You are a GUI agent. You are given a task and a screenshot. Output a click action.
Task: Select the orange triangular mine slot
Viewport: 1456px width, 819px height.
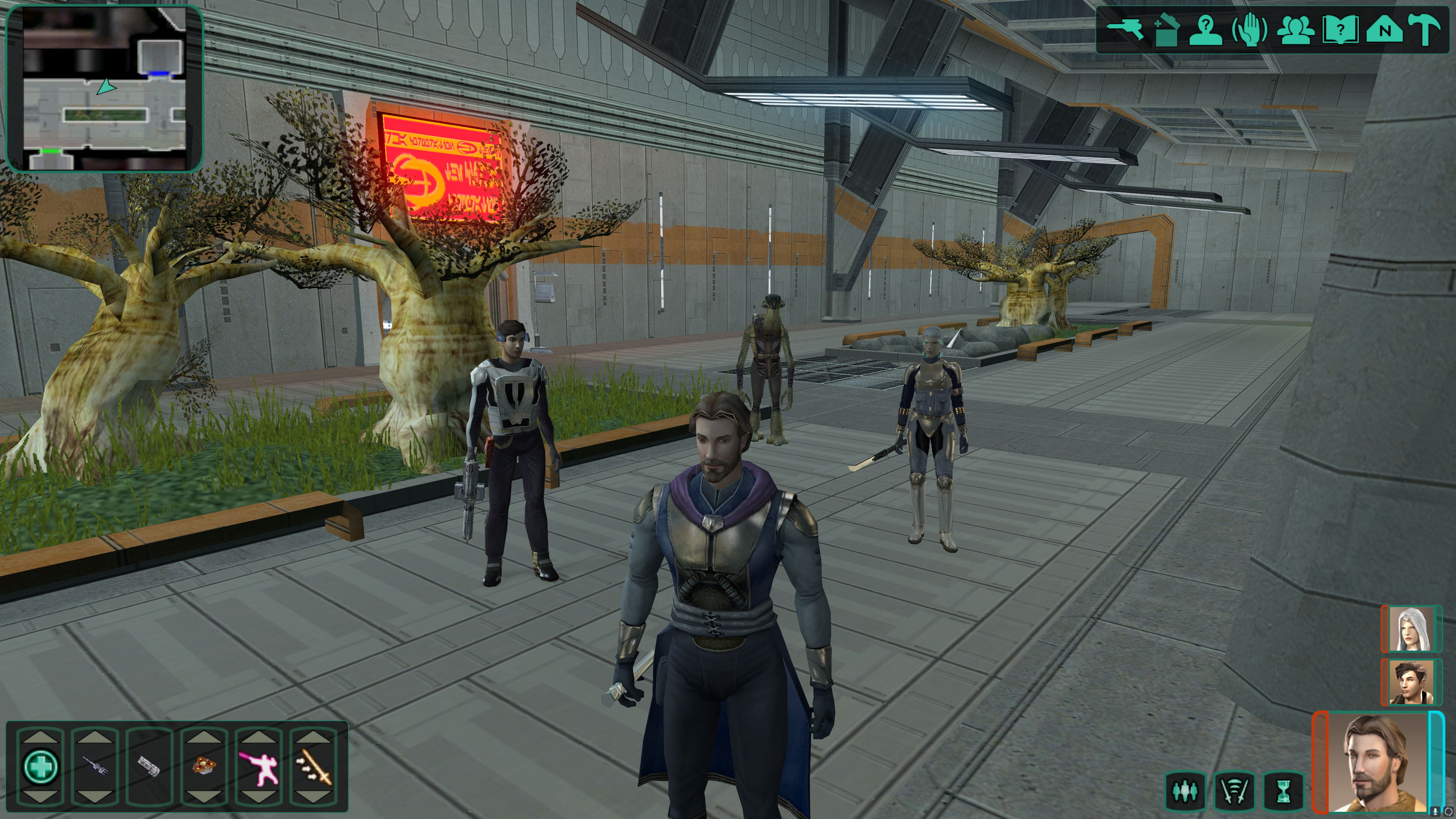pos(204,766)
